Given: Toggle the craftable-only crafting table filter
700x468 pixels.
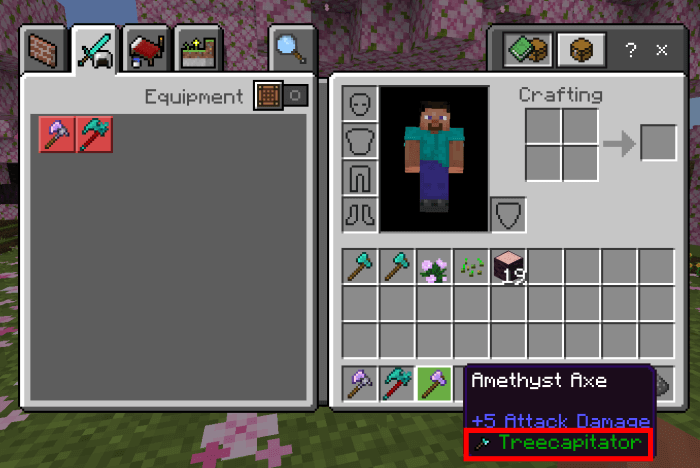Looking at the screenshot, I should (265, 96).
